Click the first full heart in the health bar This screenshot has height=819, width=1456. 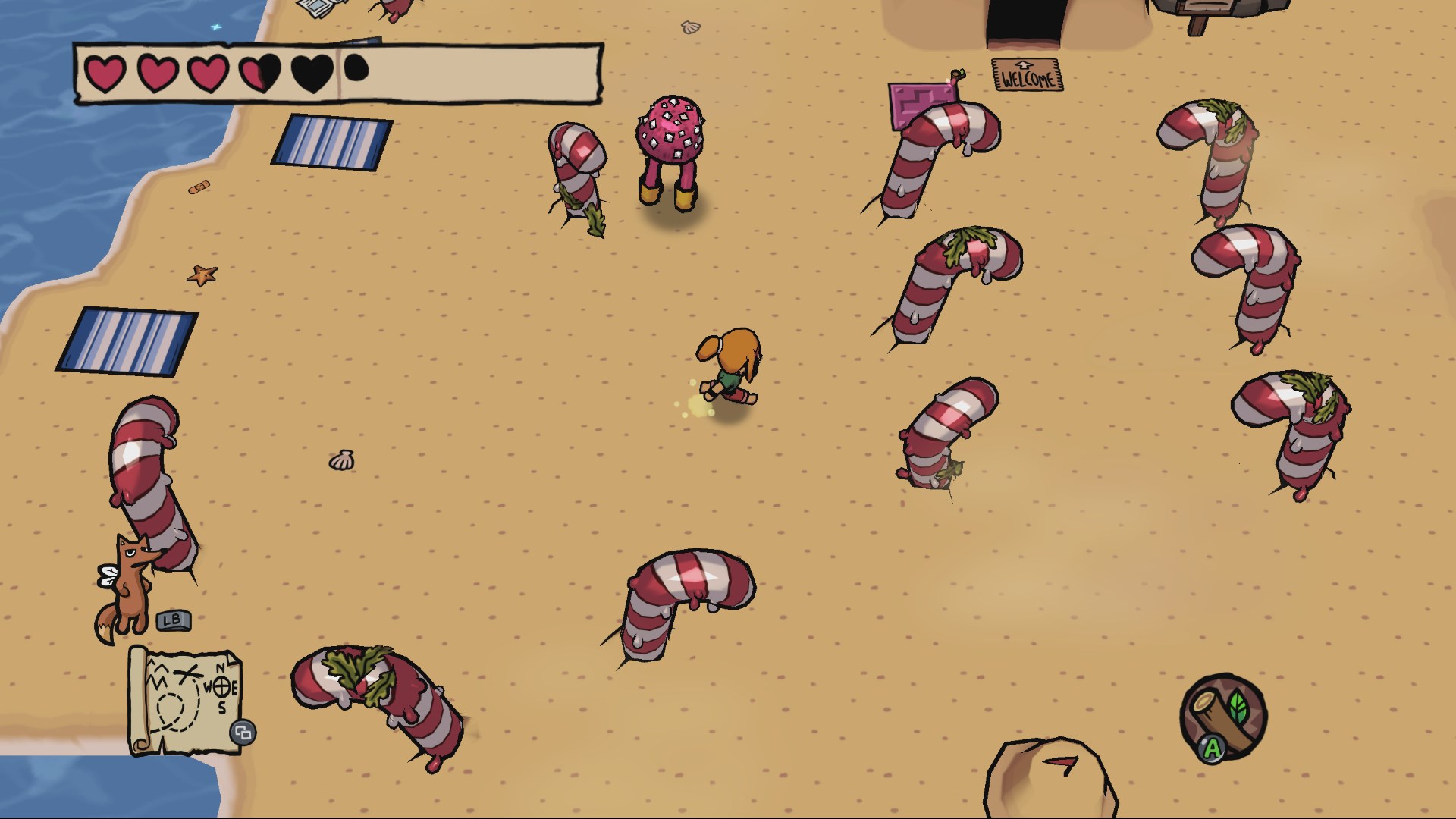(x=106, y=74)
